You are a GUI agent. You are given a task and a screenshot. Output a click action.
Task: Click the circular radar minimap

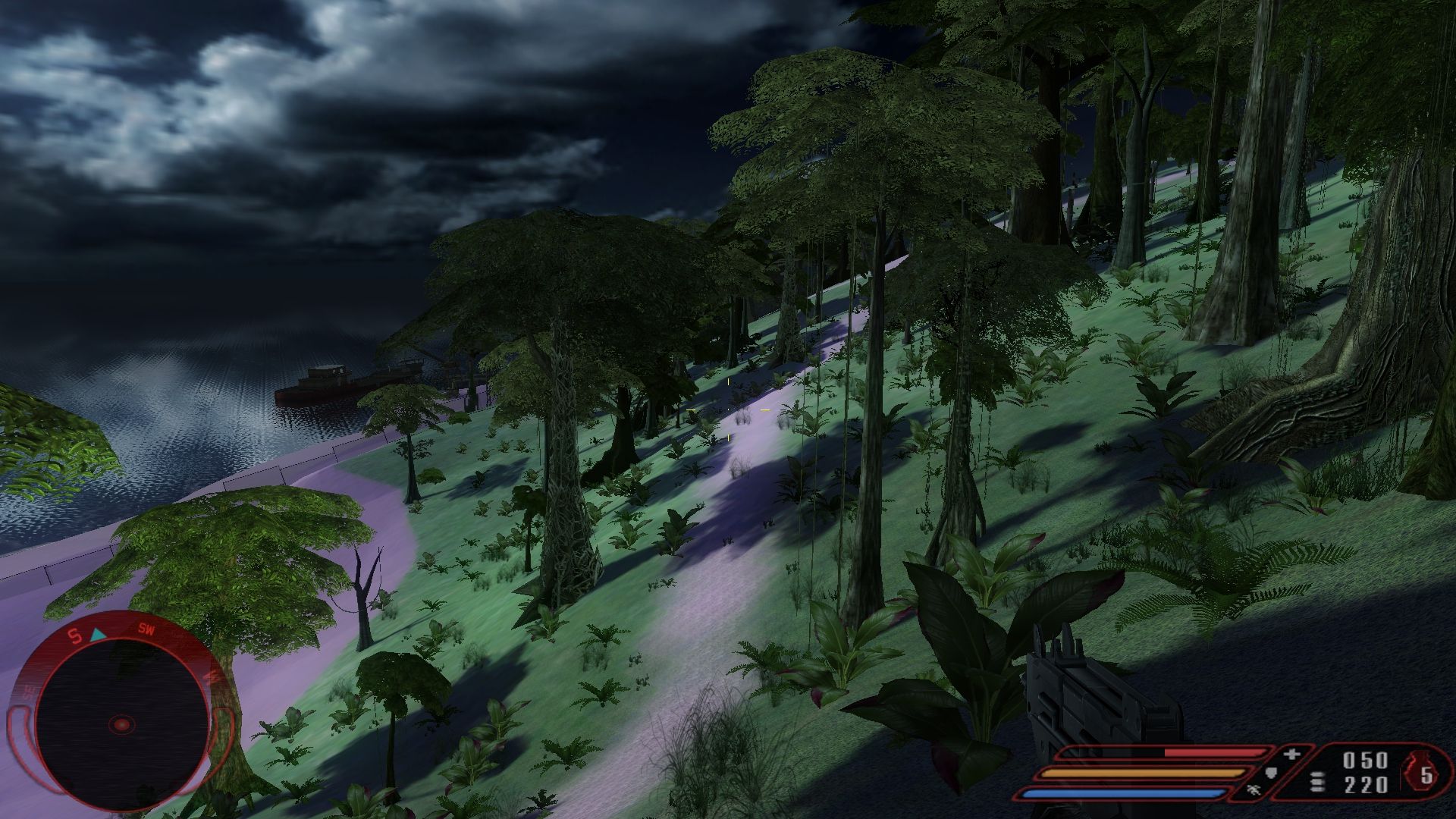tap(121, 723)
